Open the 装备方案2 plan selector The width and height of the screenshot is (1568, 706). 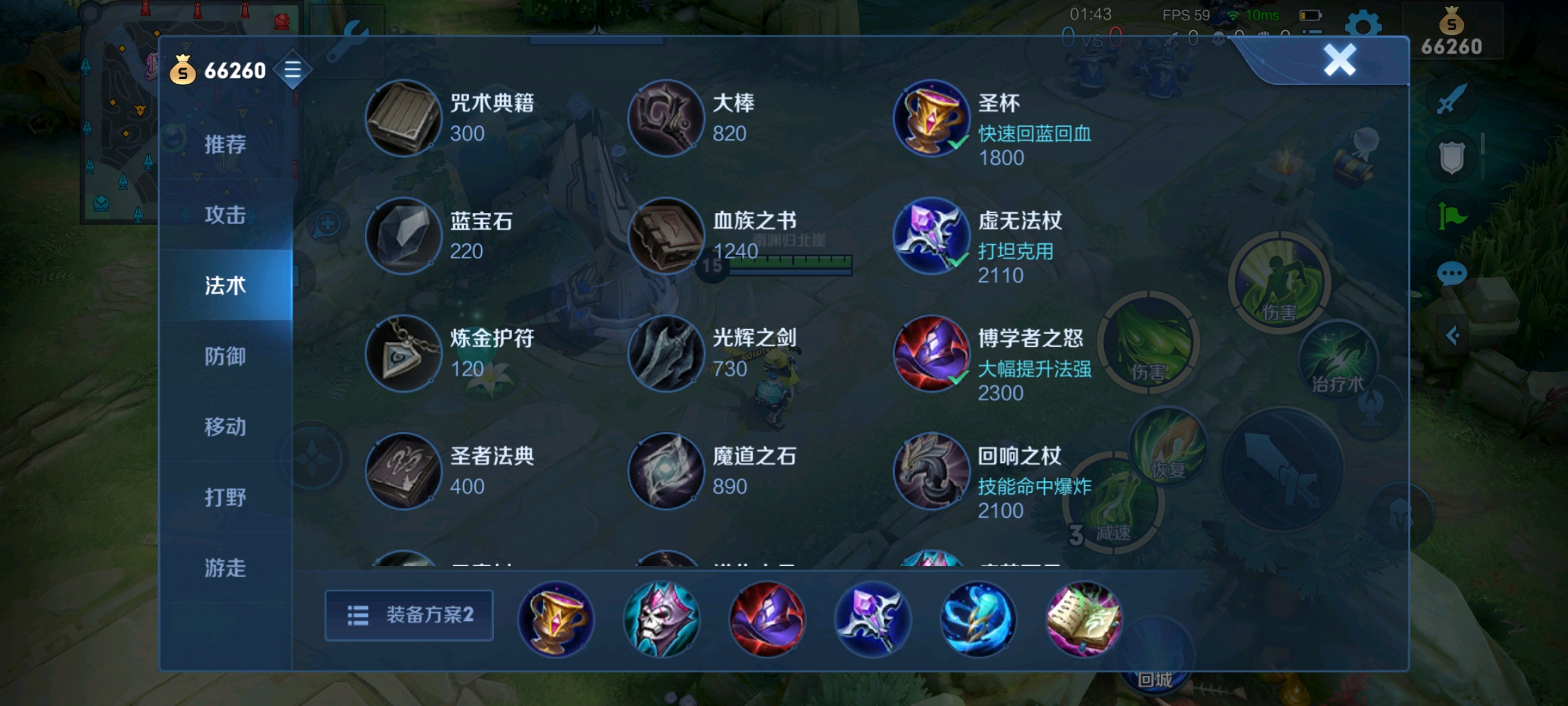point(409,616)
